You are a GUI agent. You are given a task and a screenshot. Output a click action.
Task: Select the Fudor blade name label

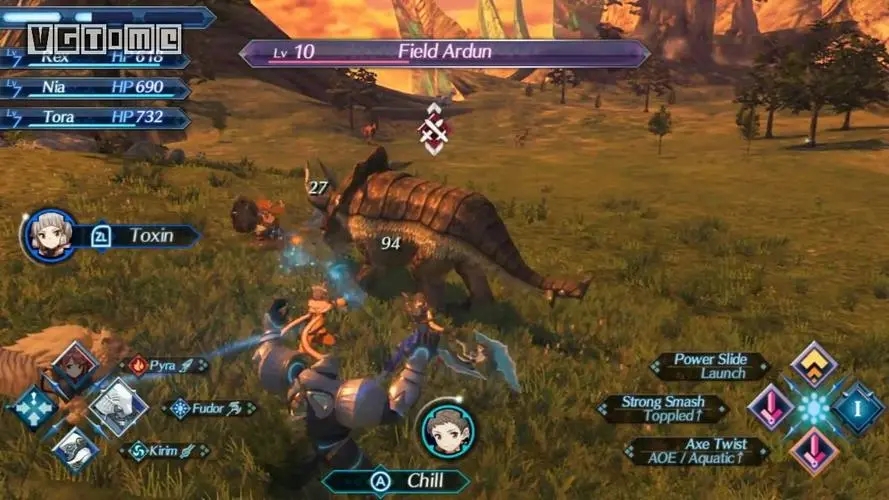tap(208, 408)
